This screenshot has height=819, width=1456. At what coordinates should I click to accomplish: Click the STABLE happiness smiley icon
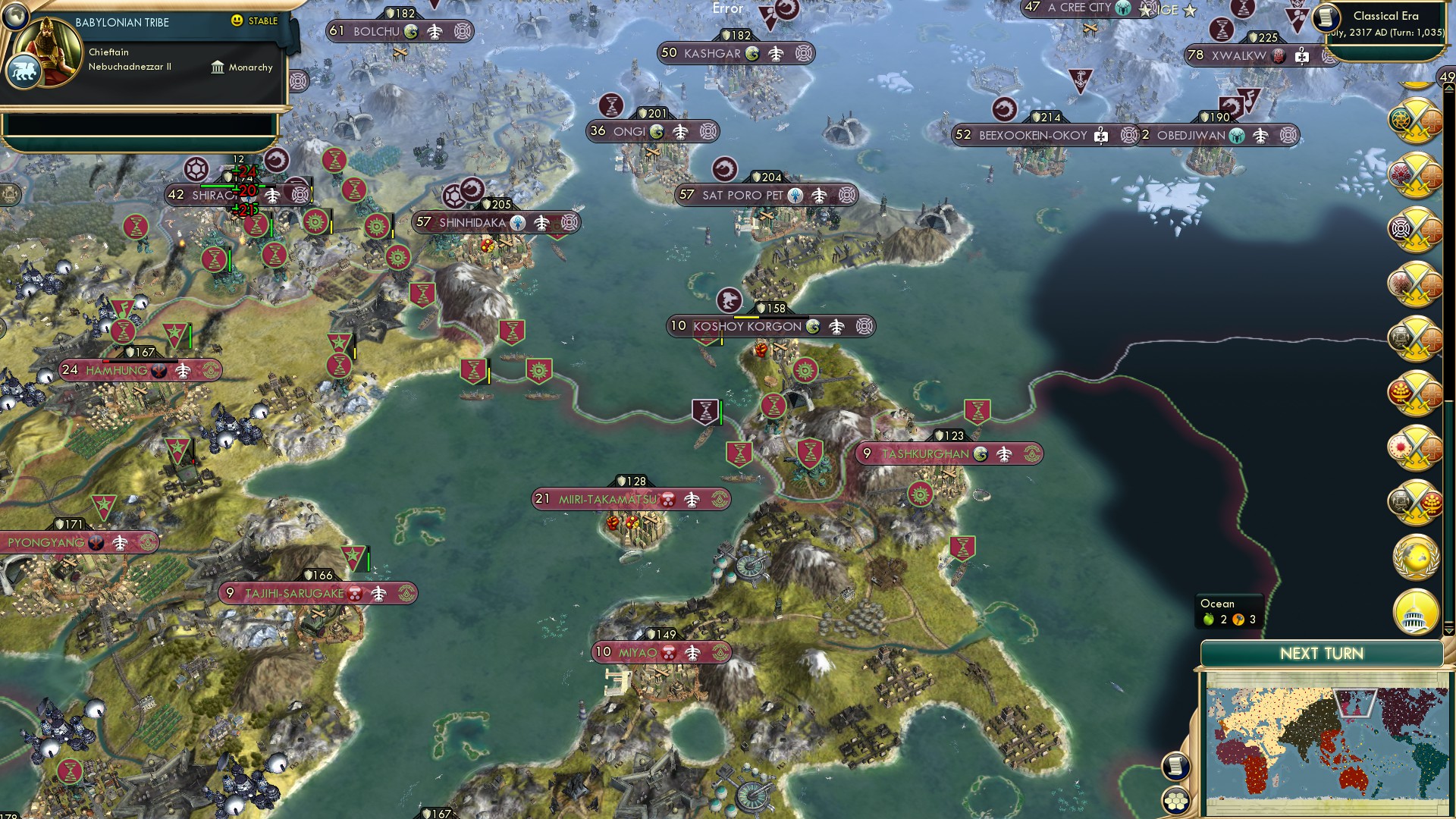tap(237, 21)
